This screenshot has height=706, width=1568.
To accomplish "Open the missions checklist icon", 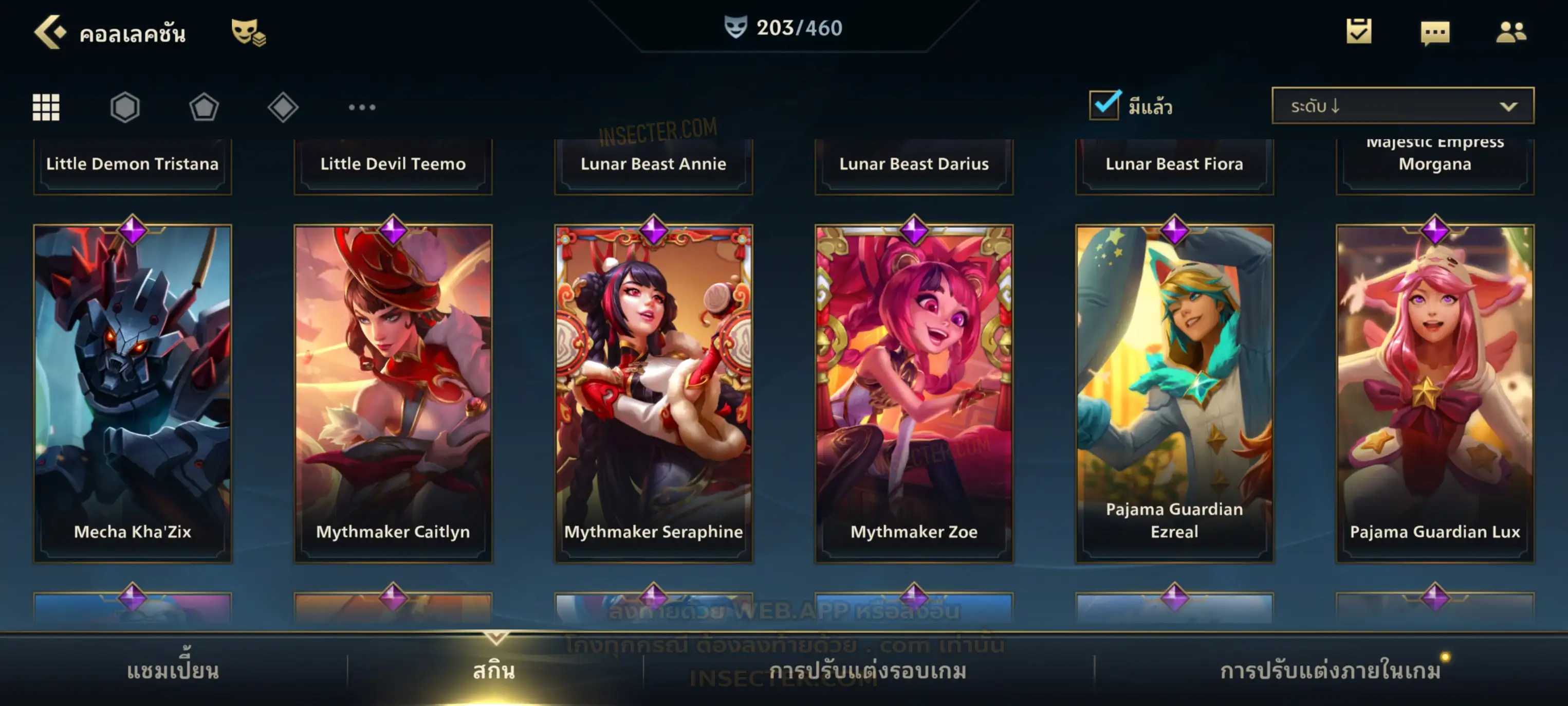I will (1358, 31).
